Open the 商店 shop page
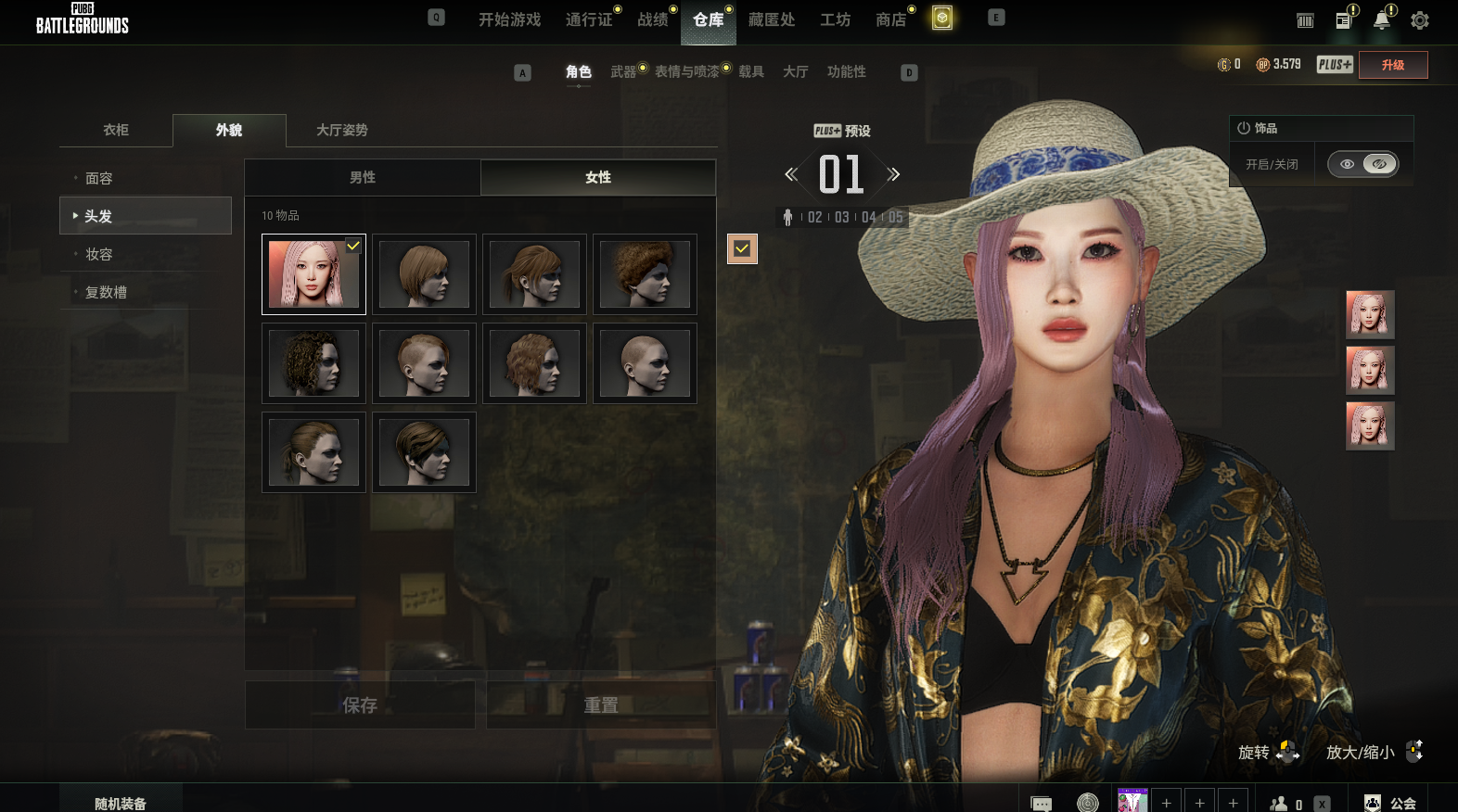1458x812 pixels. pyautogui.click(x=890, y=19)
